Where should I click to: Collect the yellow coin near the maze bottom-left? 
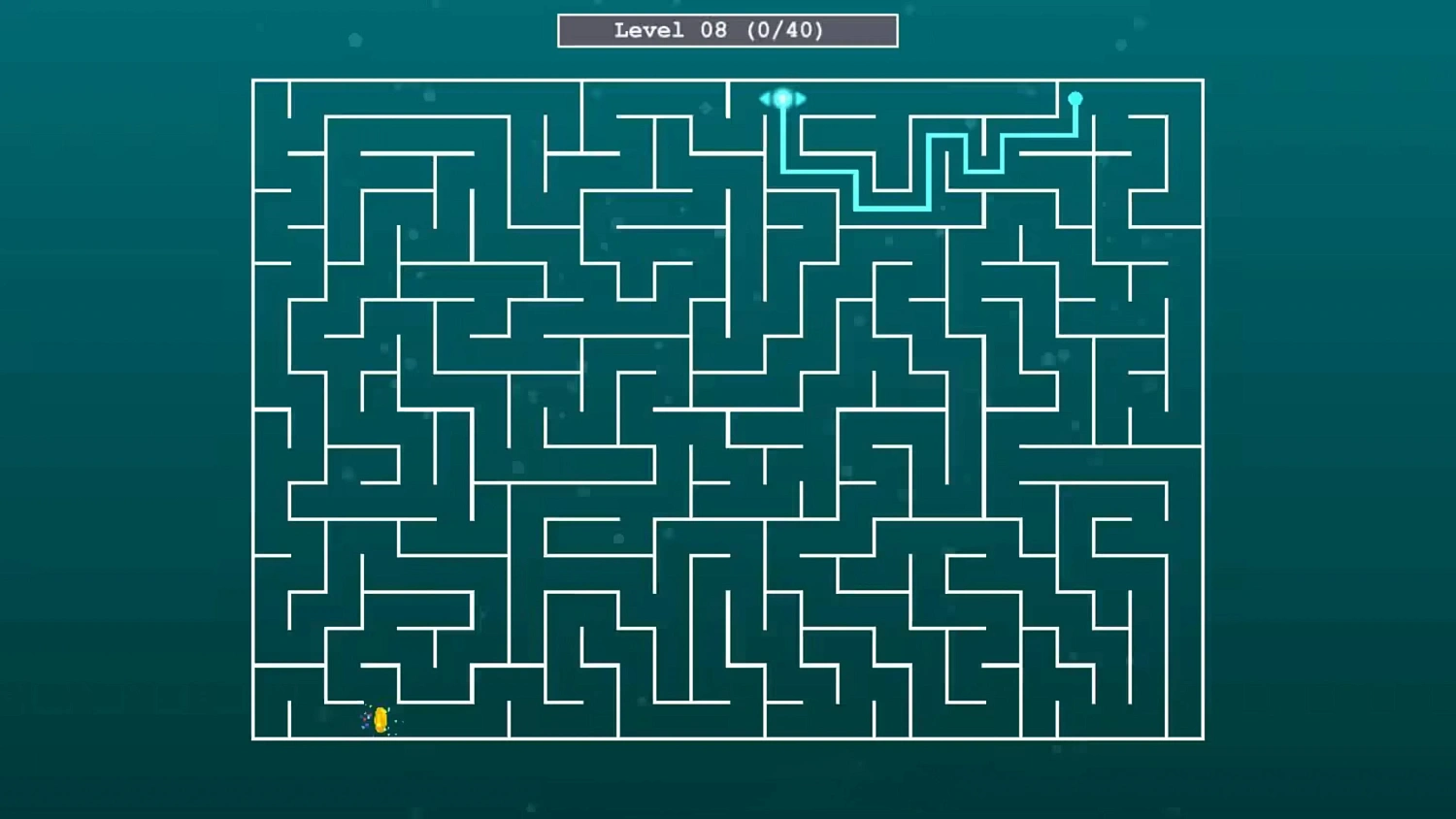coord(379,719)
